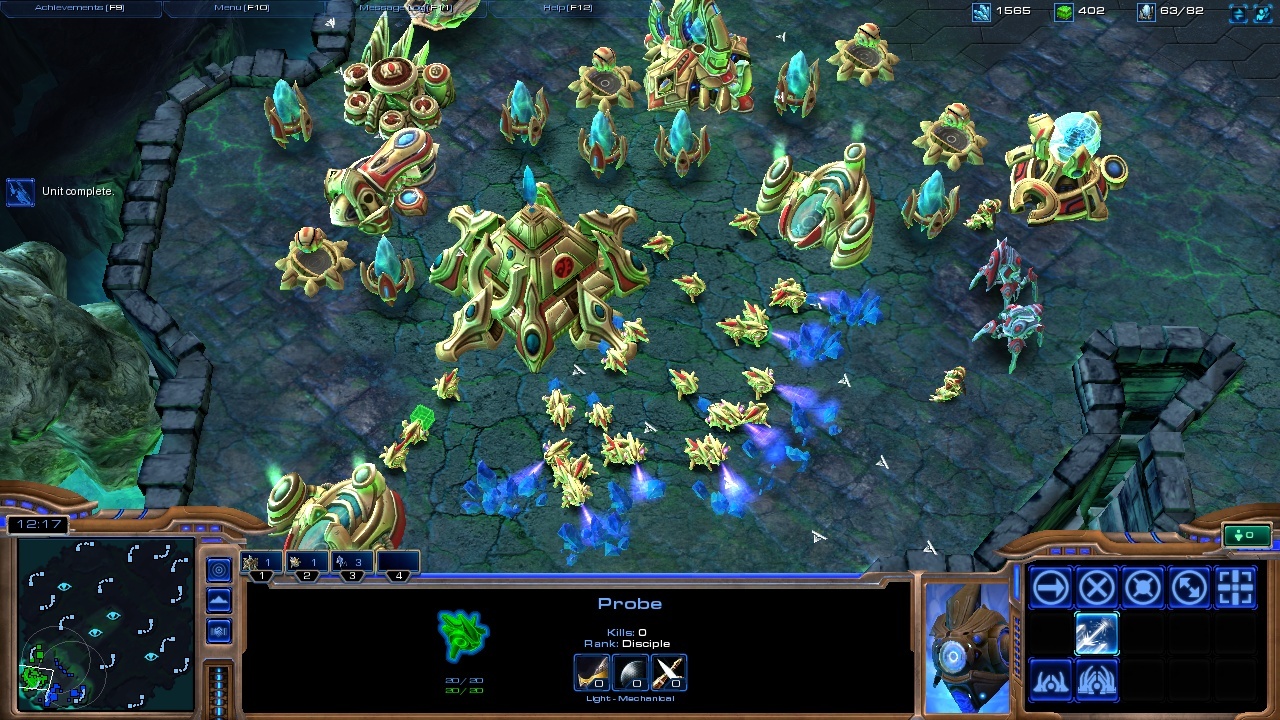Open the Help screen
The width and height of the screenshot is (1280, 720).
pos(567,8)
